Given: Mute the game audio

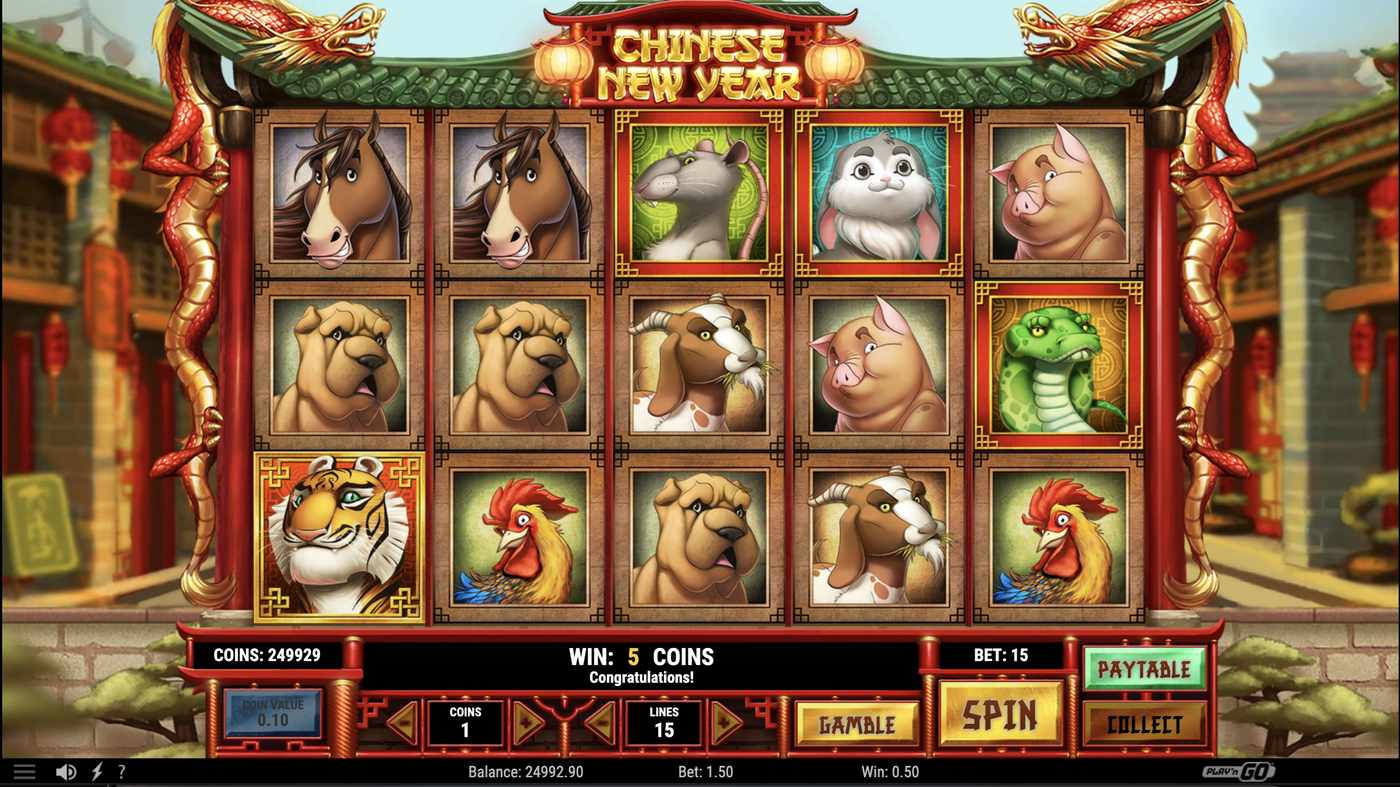Looking at the screenshot, I should click(x=64, y=770).
